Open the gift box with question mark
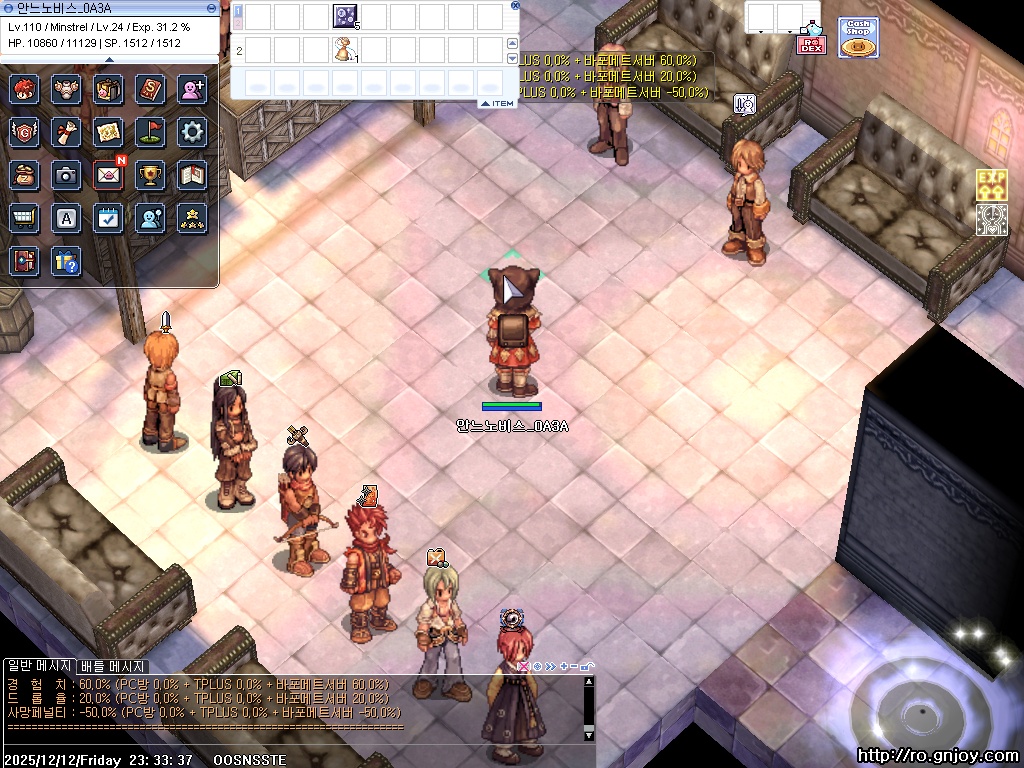 click(x=66, y=261)
